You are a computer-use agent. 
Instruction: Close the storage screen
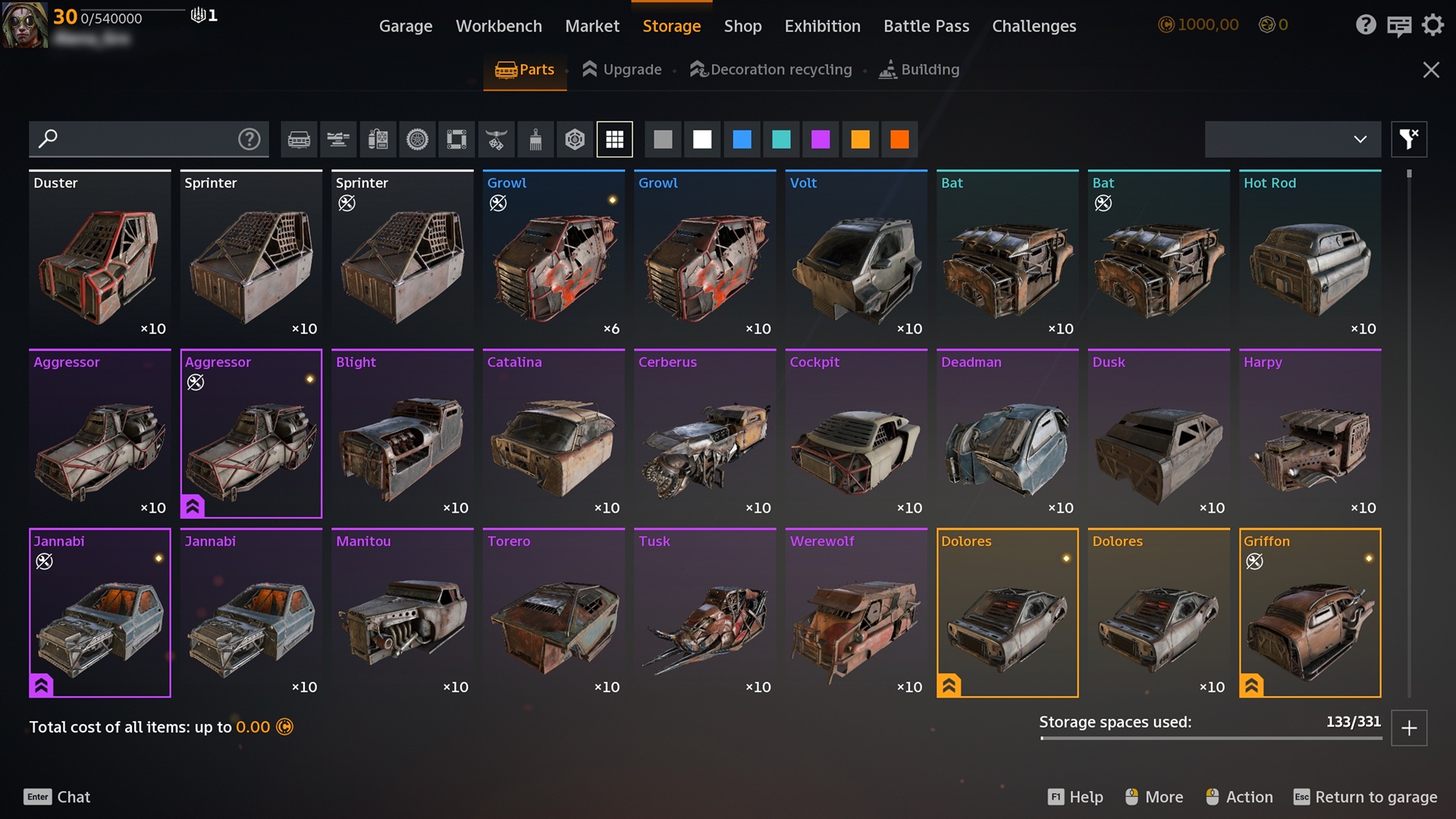(x=1430, y=70)
